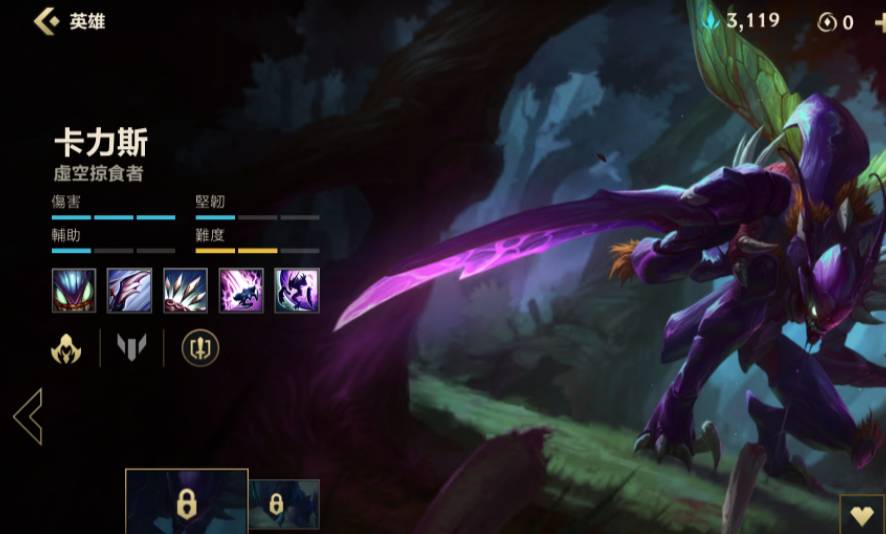This screenshot has width=886, height=534.
Task: Switch to the previous champion with left arrow
Action: click(x=28, y=416)
